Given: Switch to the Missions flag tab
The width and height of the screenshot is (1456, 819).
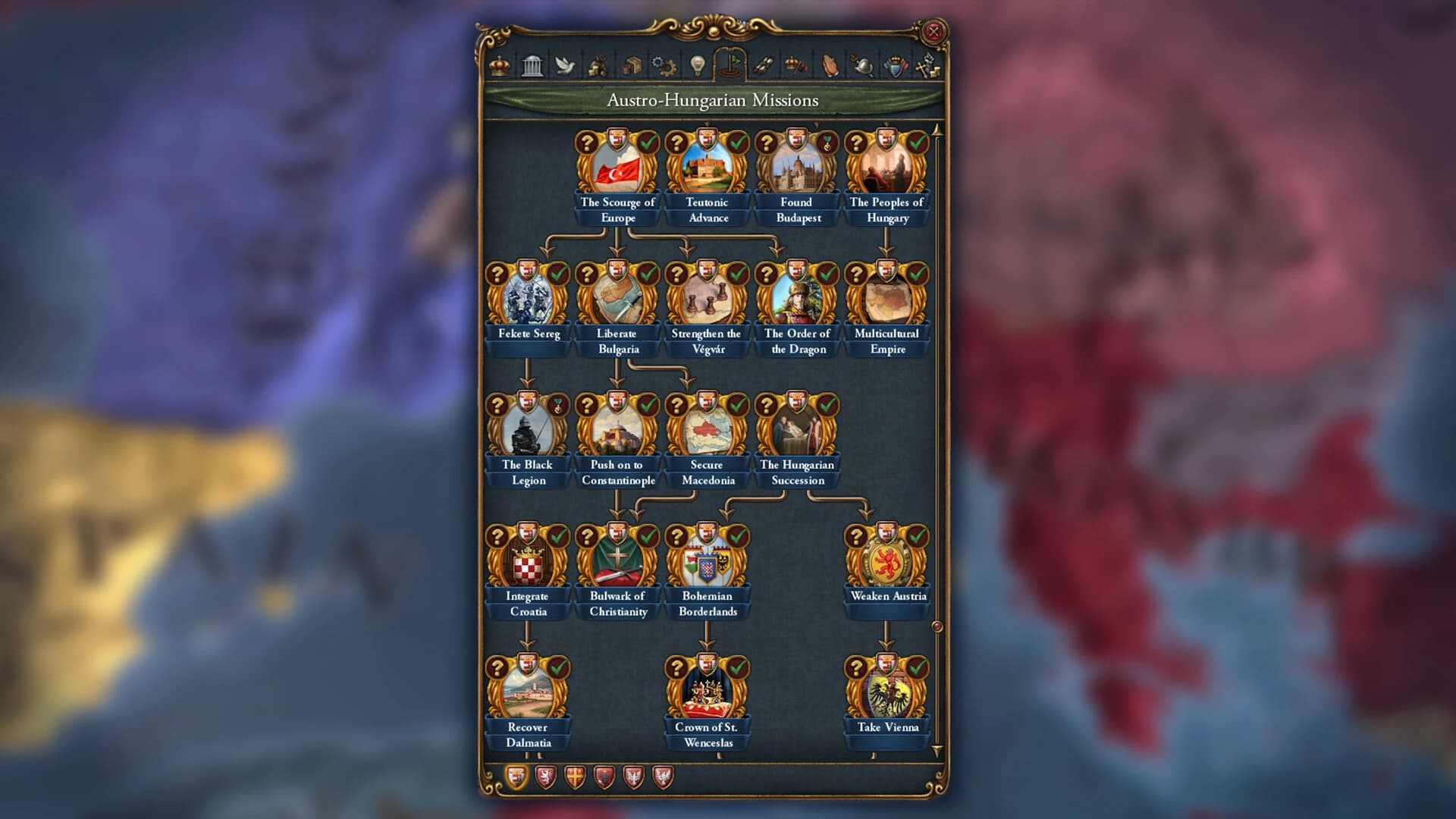Looking at the screenshot, I should tap(732, 68).
